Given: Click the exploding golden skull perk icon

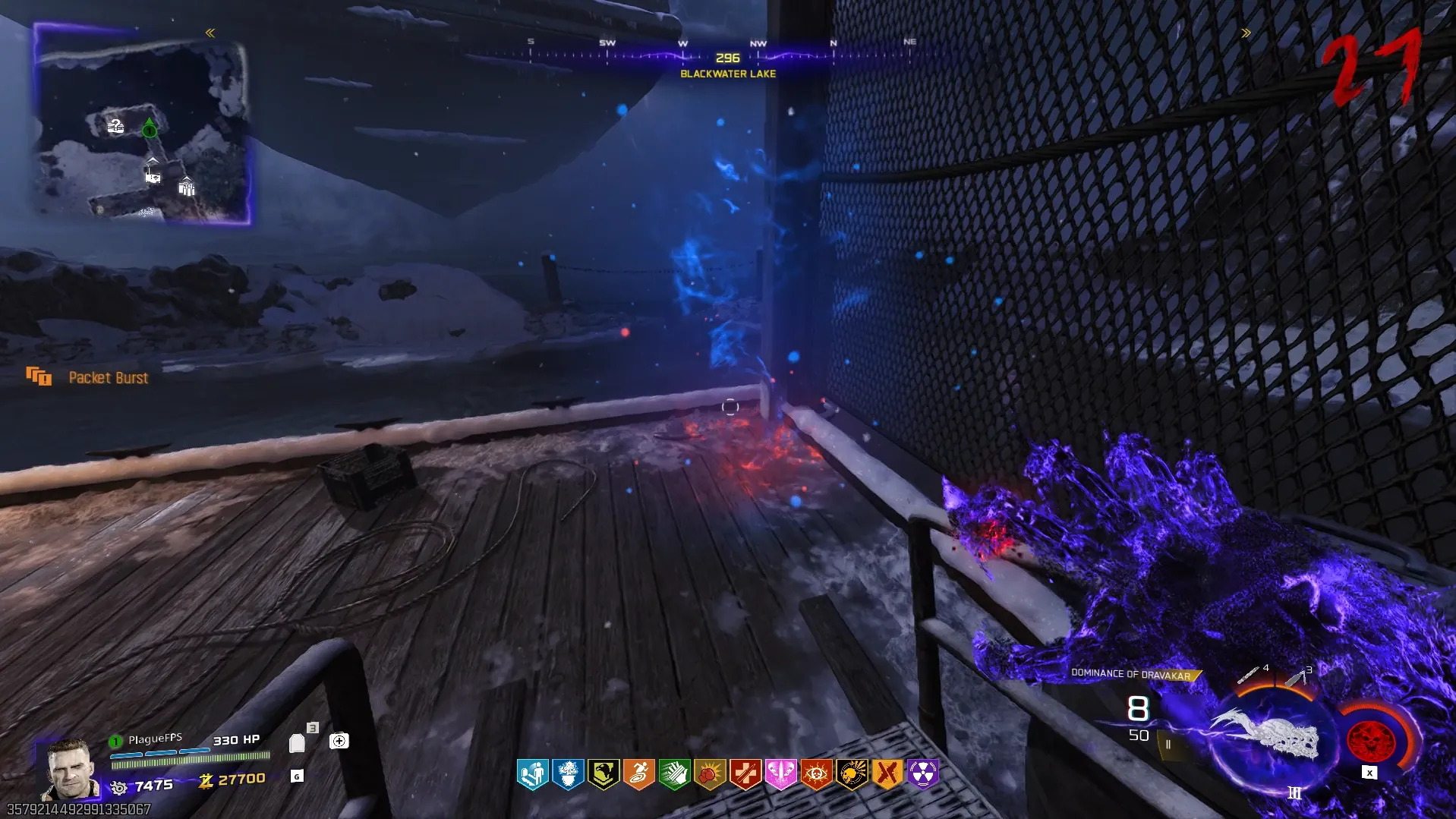Looking at the screenshot, I should 852,774.
